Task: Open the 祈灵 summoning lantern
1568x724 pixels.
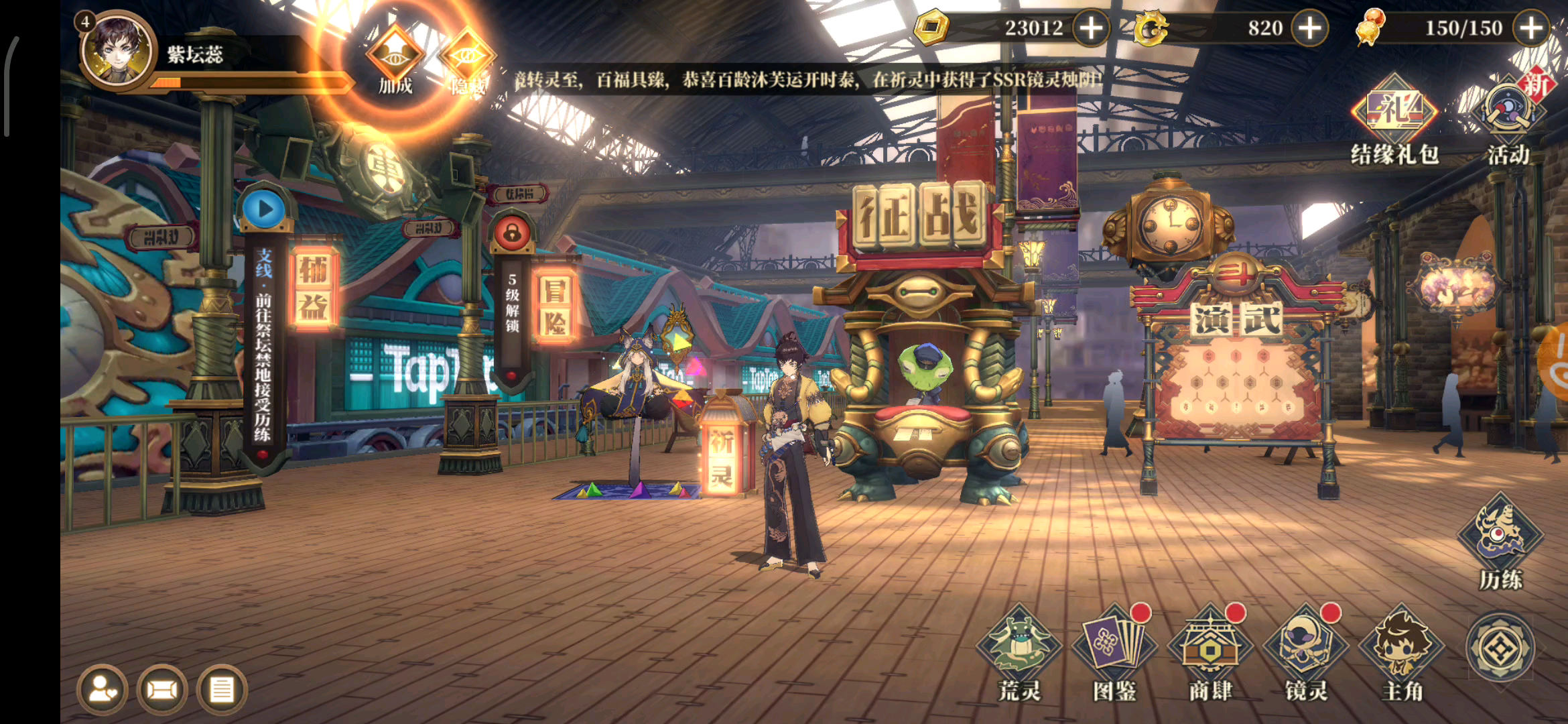Action: pos(721,456)
